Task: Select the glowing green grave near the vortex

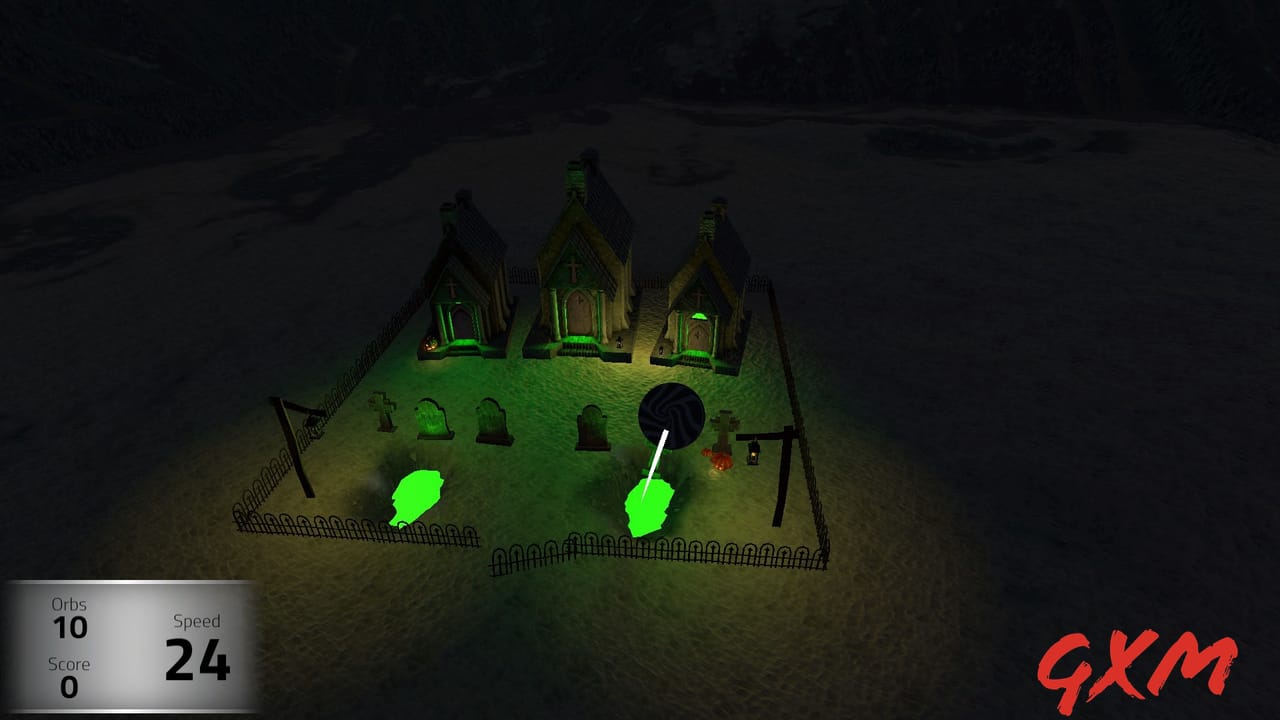Action: (648, 505)
